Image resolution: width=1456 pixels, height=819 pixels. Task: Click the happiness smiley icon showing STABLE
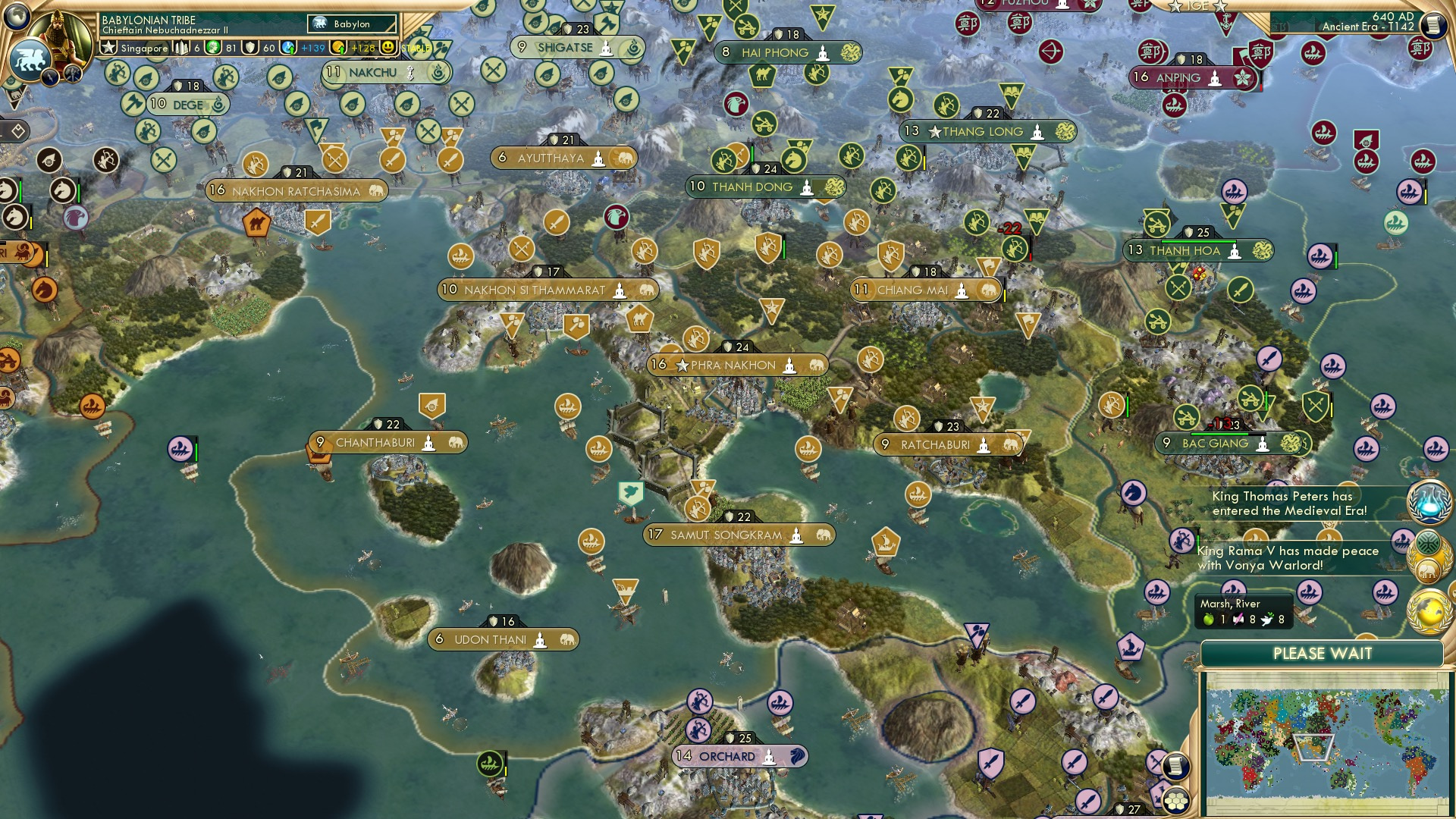[388, 46]
